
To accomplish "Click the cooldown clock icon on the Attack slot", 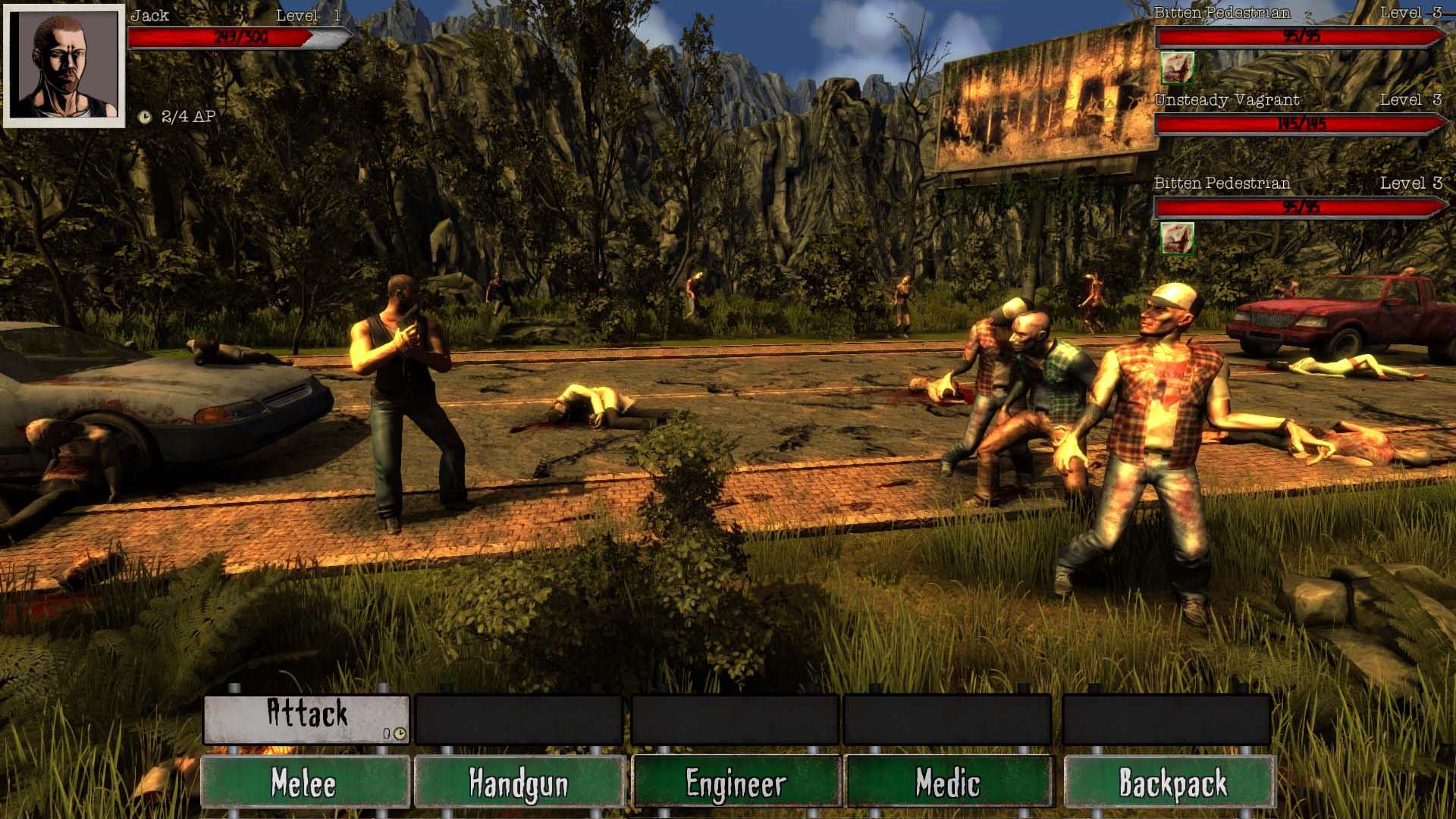I will pos(400,734).
